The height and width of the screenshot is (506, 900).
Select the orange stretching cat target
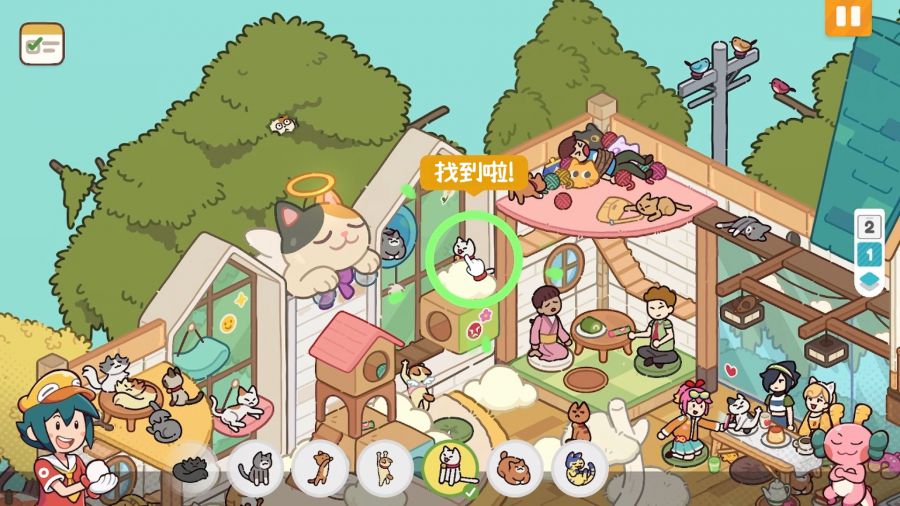tap(320, 467)
